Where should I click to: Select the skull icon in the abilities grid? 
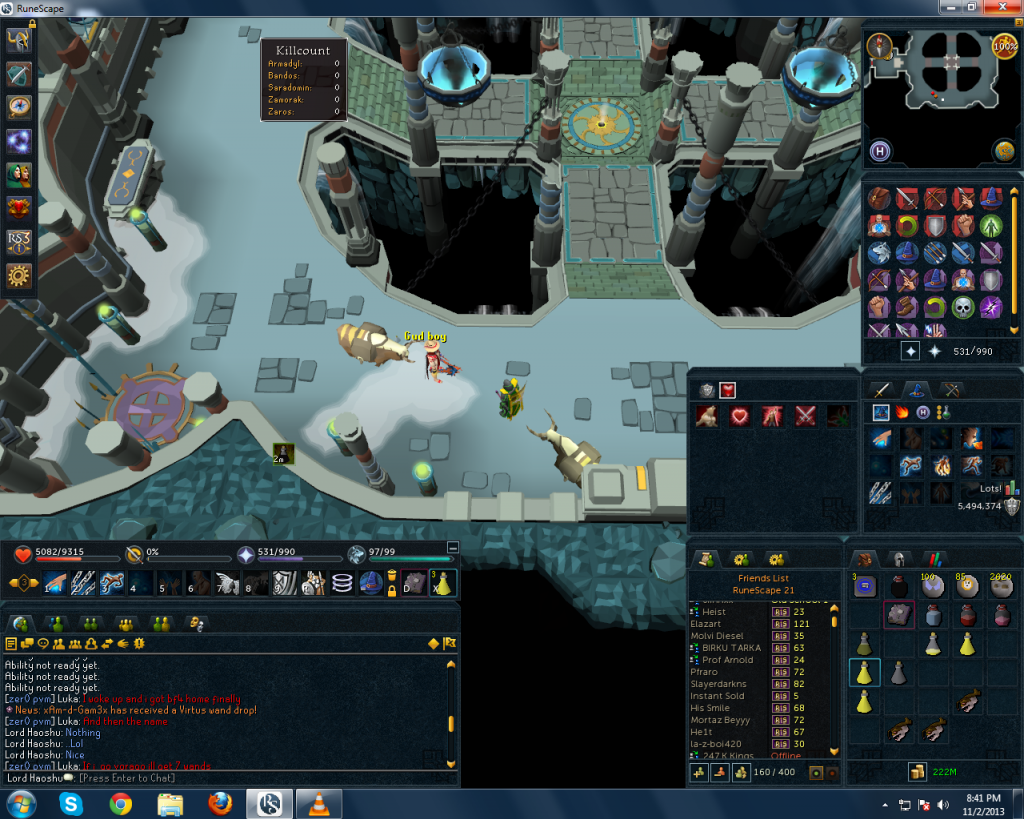tap(963, 307)
